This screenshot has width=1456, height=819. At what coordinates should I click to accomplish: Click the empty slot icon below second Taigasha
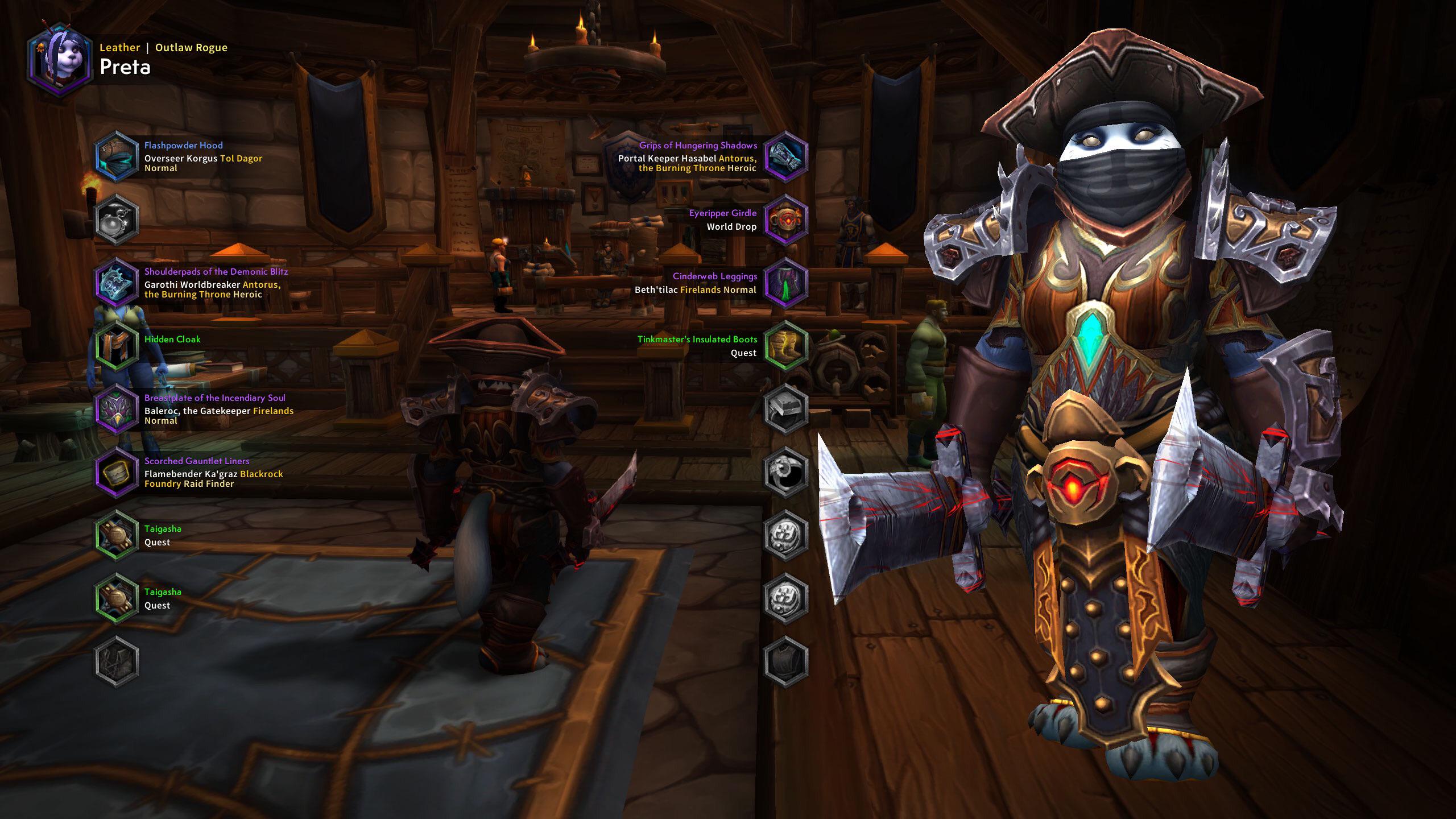117,657
